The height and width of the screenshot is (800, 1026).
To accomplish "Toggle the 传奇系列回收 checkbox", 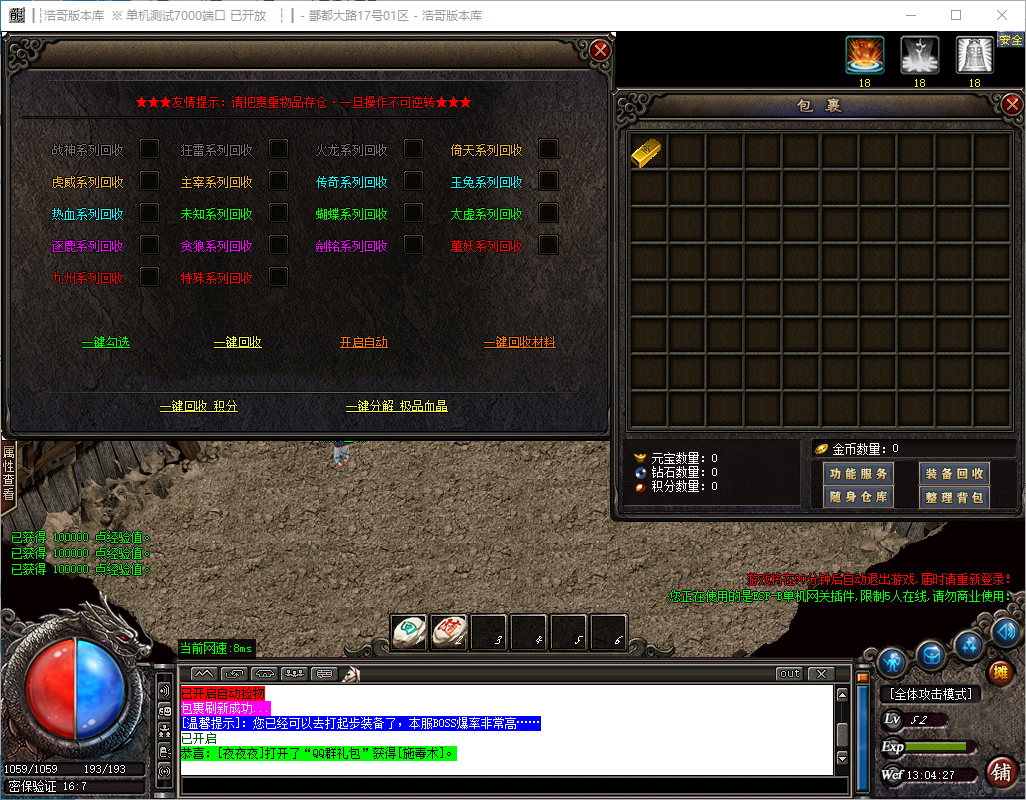I will pyautogui.click(x=413, y=181).
